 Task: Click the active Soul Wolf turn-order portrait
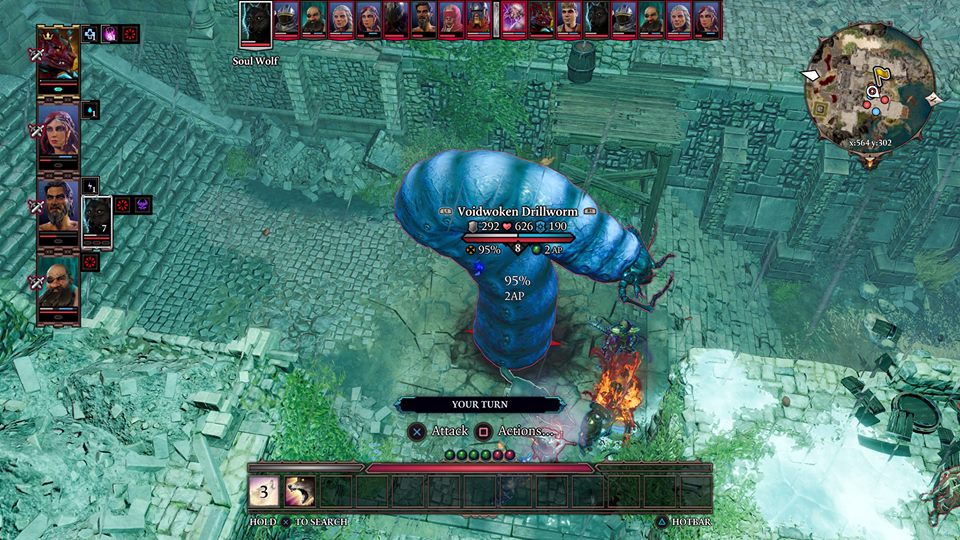[256, 24]
